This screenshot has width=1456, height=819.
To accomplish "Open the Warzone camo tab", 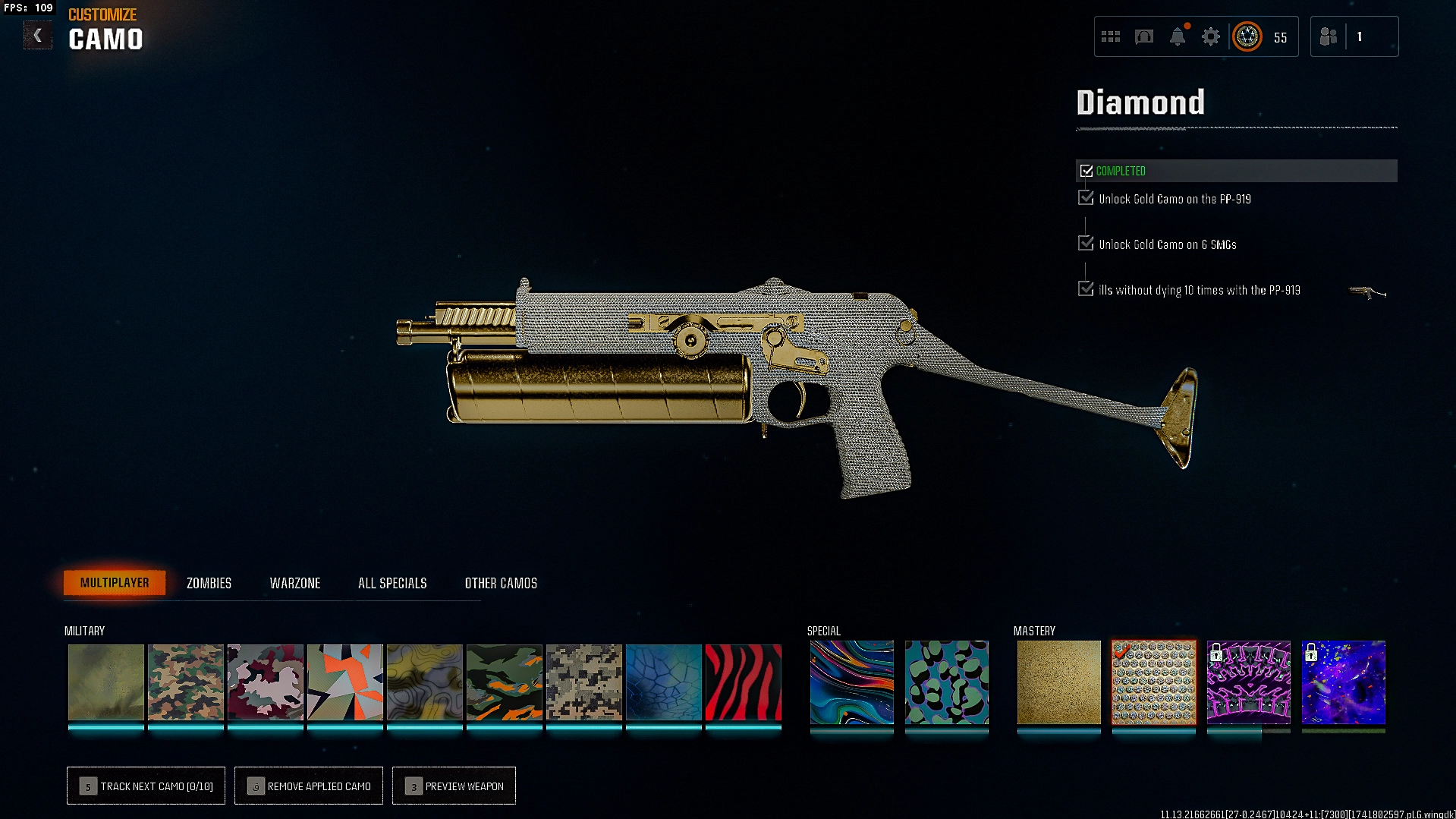I will 295,583.
